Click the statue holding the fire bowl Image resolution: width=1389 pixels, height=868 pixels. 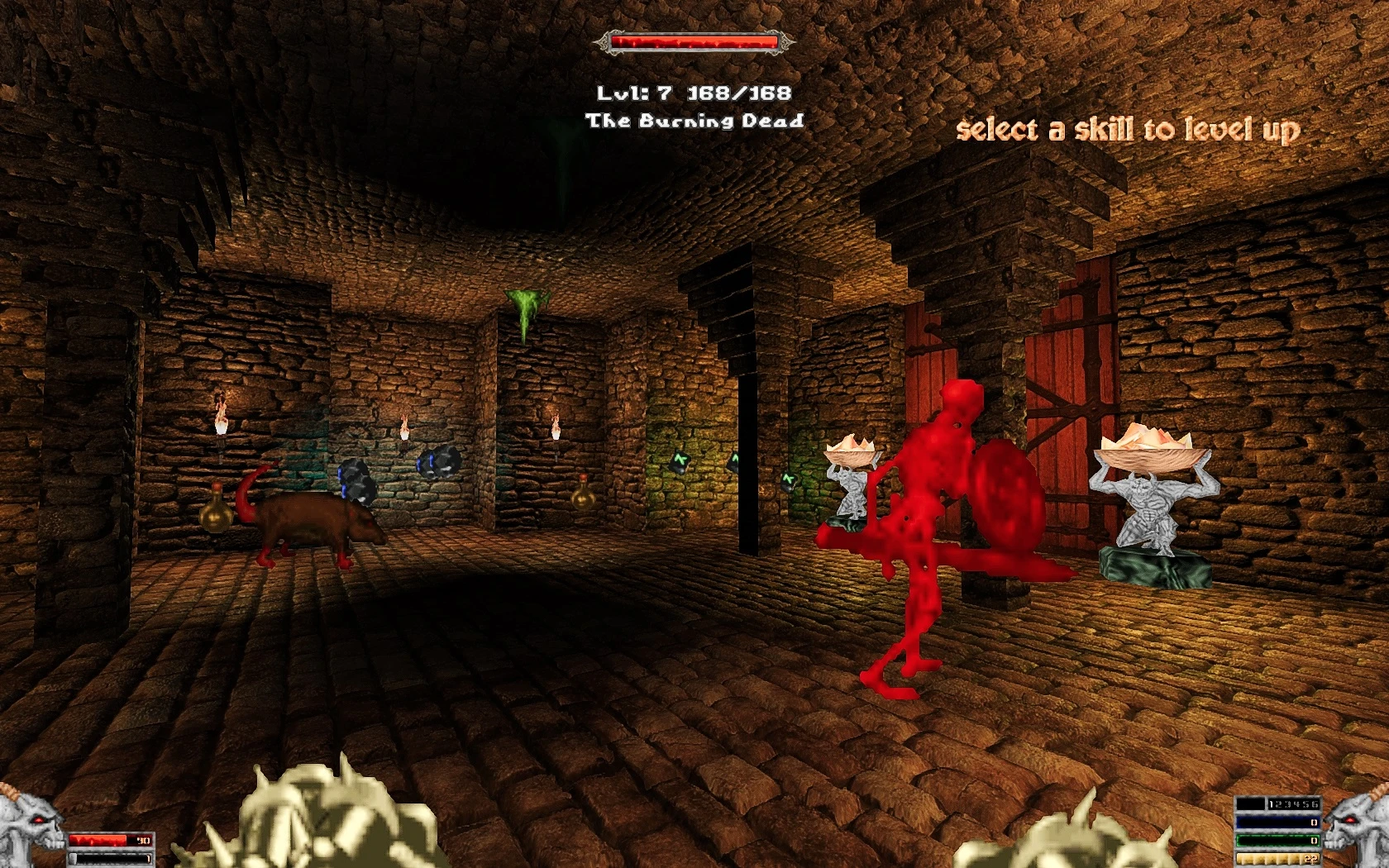[1149, 496]
